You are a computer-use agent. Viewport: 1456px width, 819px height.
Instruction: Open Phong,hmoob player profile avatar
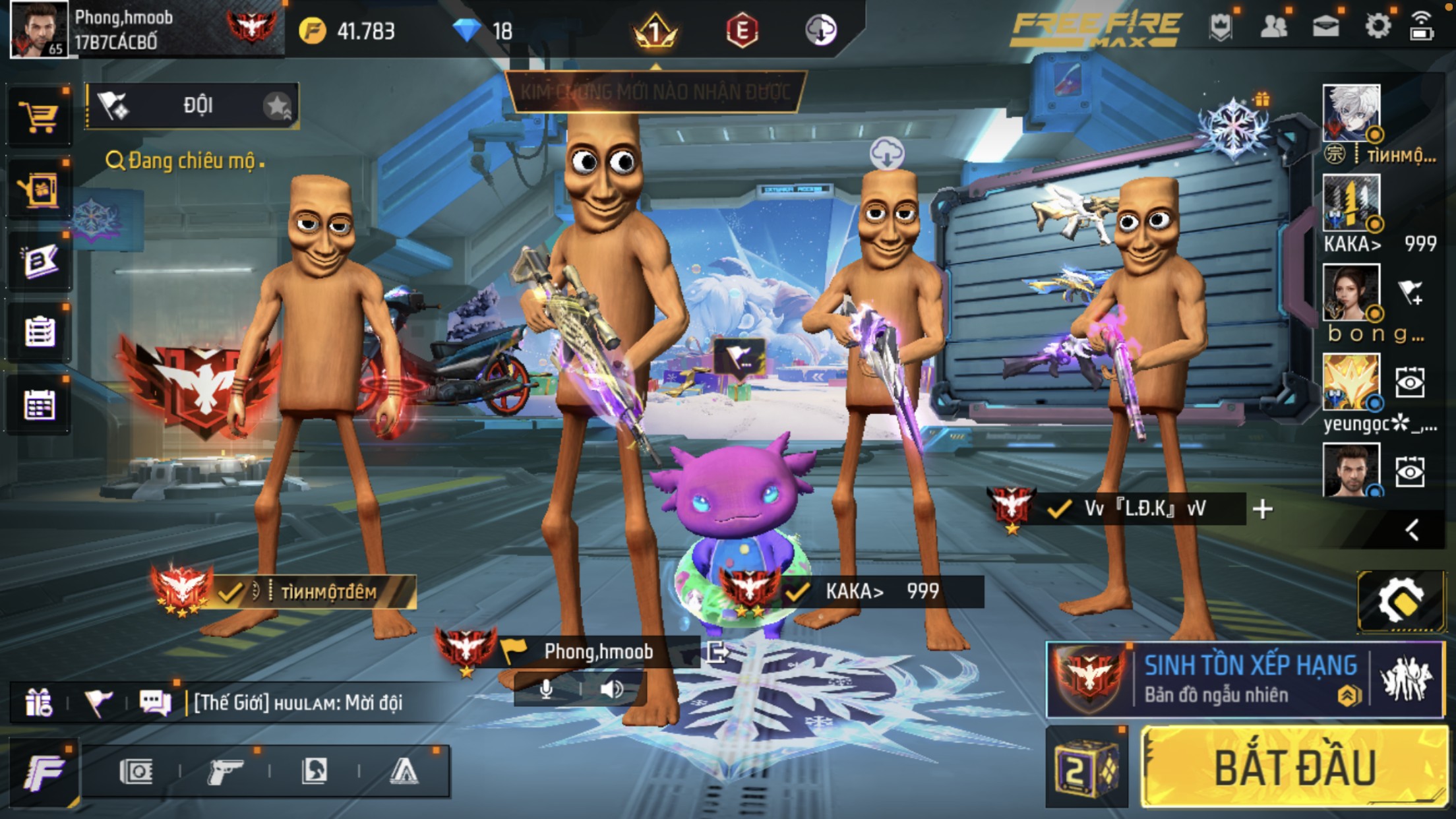(38, 29)
